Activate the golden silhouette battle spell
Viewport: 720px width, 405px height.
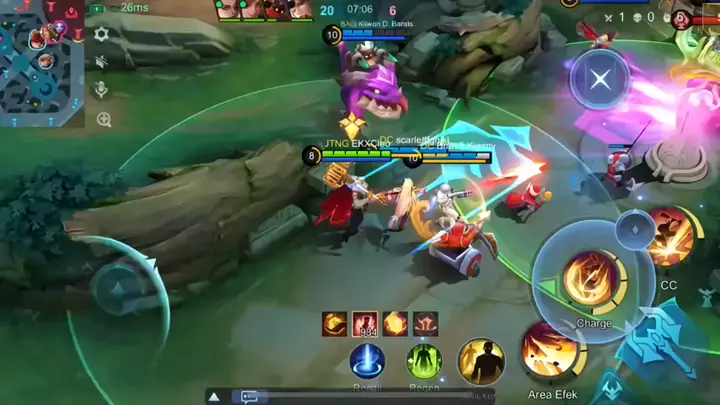click(x=481, y=361)
